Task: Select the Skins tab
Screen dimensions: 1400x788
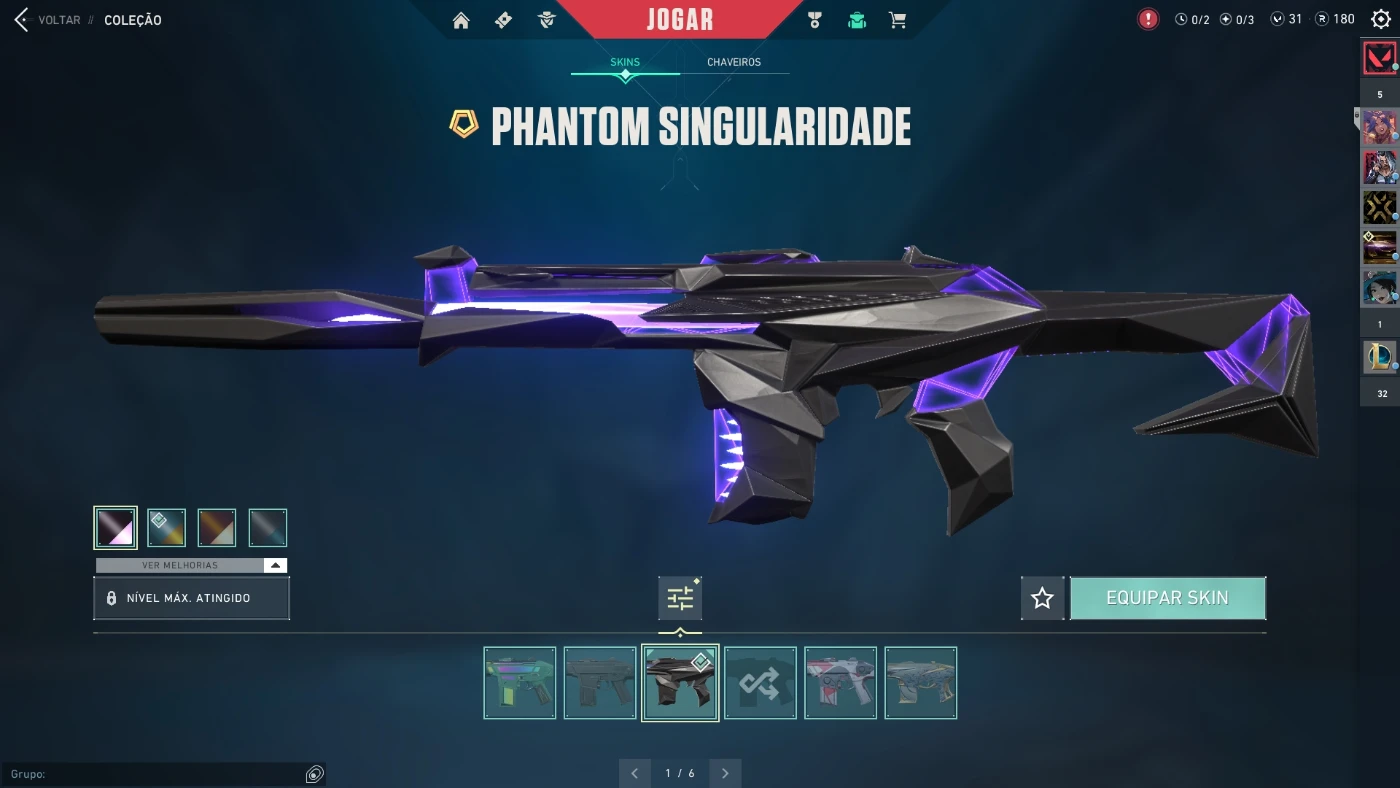Action: tap(625, 62)
